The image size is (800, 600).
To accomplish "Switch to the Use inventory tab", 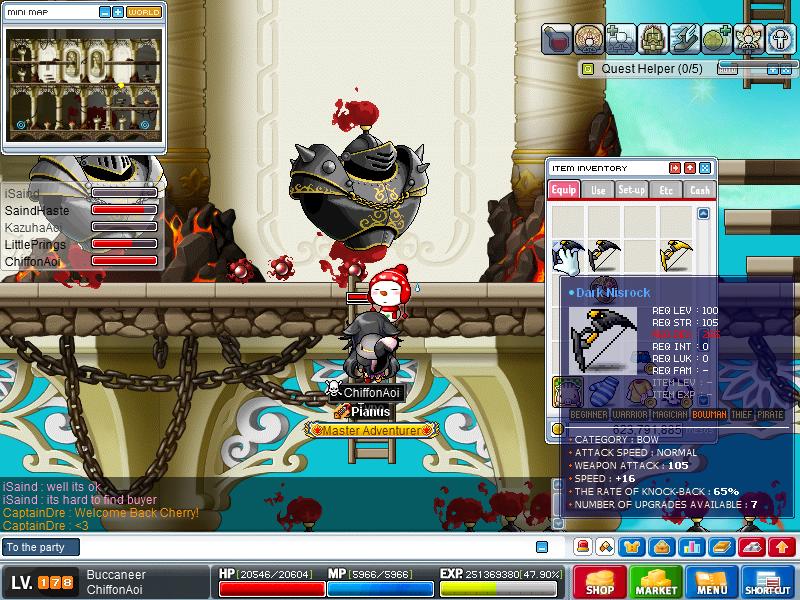I will point(598,189).
